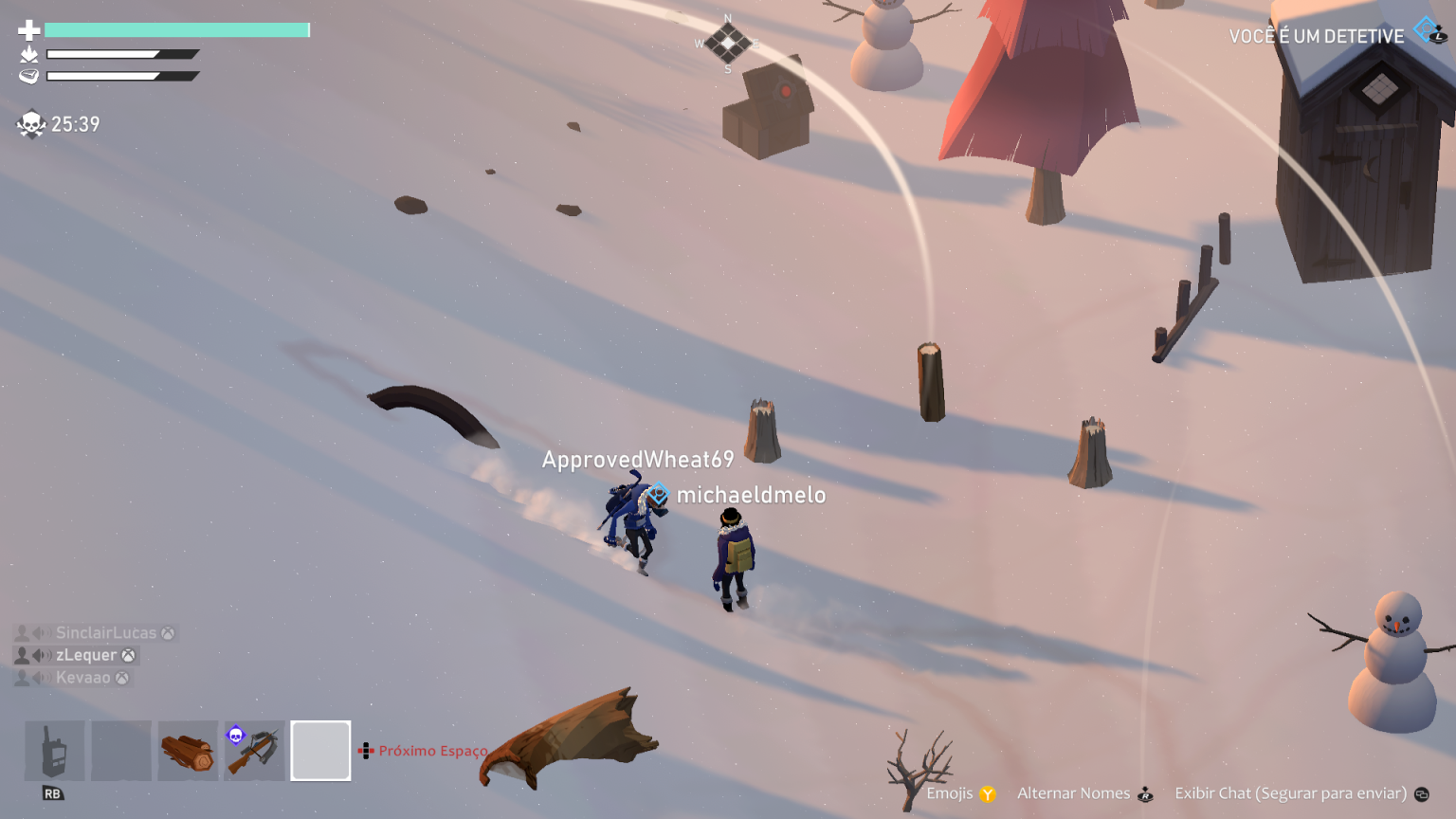Select the empty highlighted hotbar slot
The height and width of the screenshot is (819, 1456).
coord(320,749)
